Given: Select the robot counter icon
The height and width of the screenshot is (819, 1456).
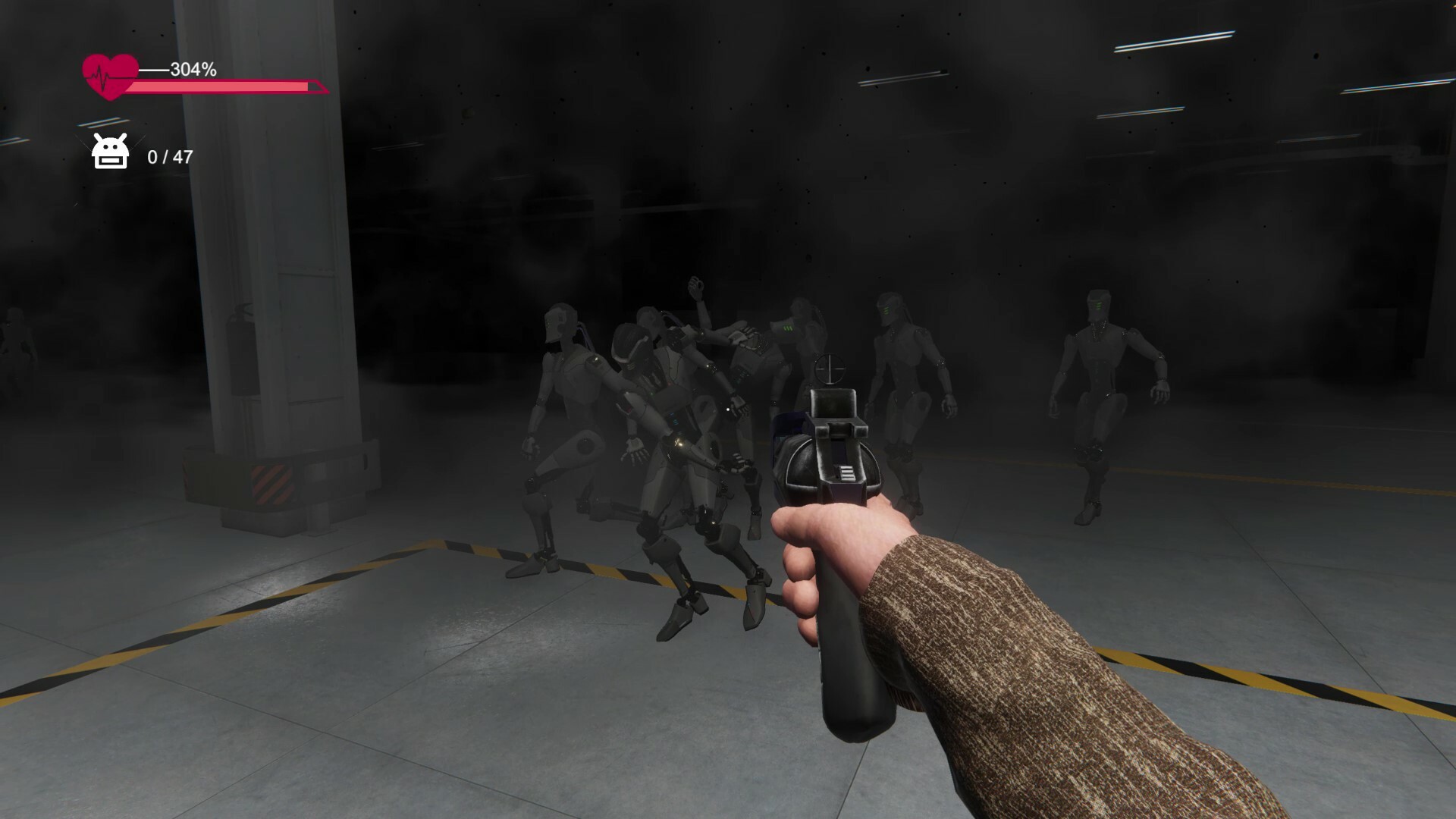Looking at the screenshot, I should tap(108, 152).
